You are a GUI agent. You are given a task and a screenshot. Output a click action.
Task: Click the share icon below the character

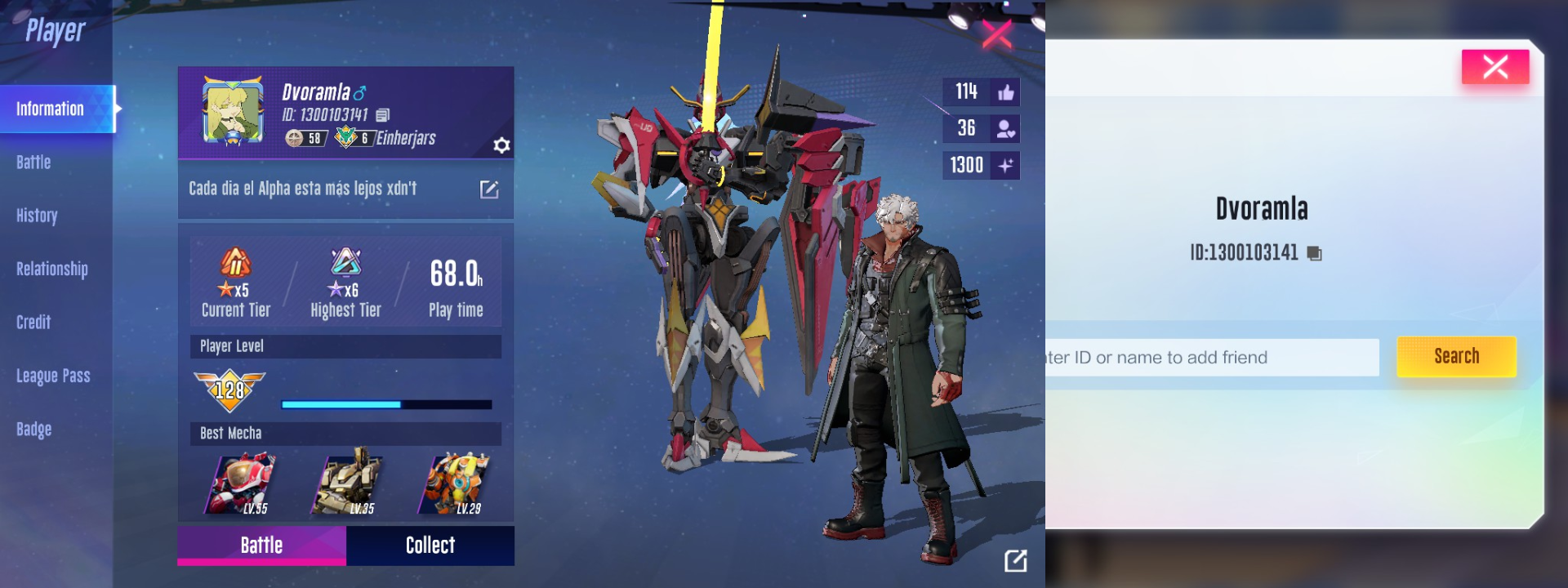(1015, 560)
